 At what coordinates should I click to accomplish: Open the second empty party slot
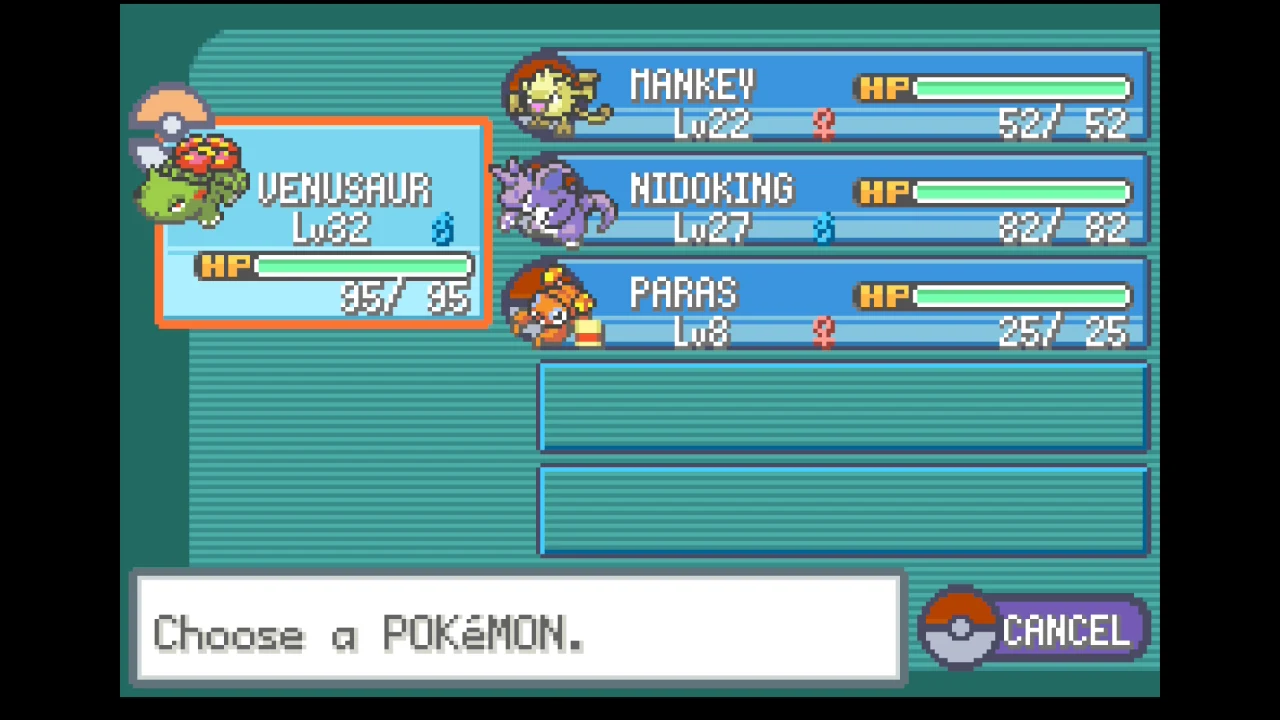[843, 510]
